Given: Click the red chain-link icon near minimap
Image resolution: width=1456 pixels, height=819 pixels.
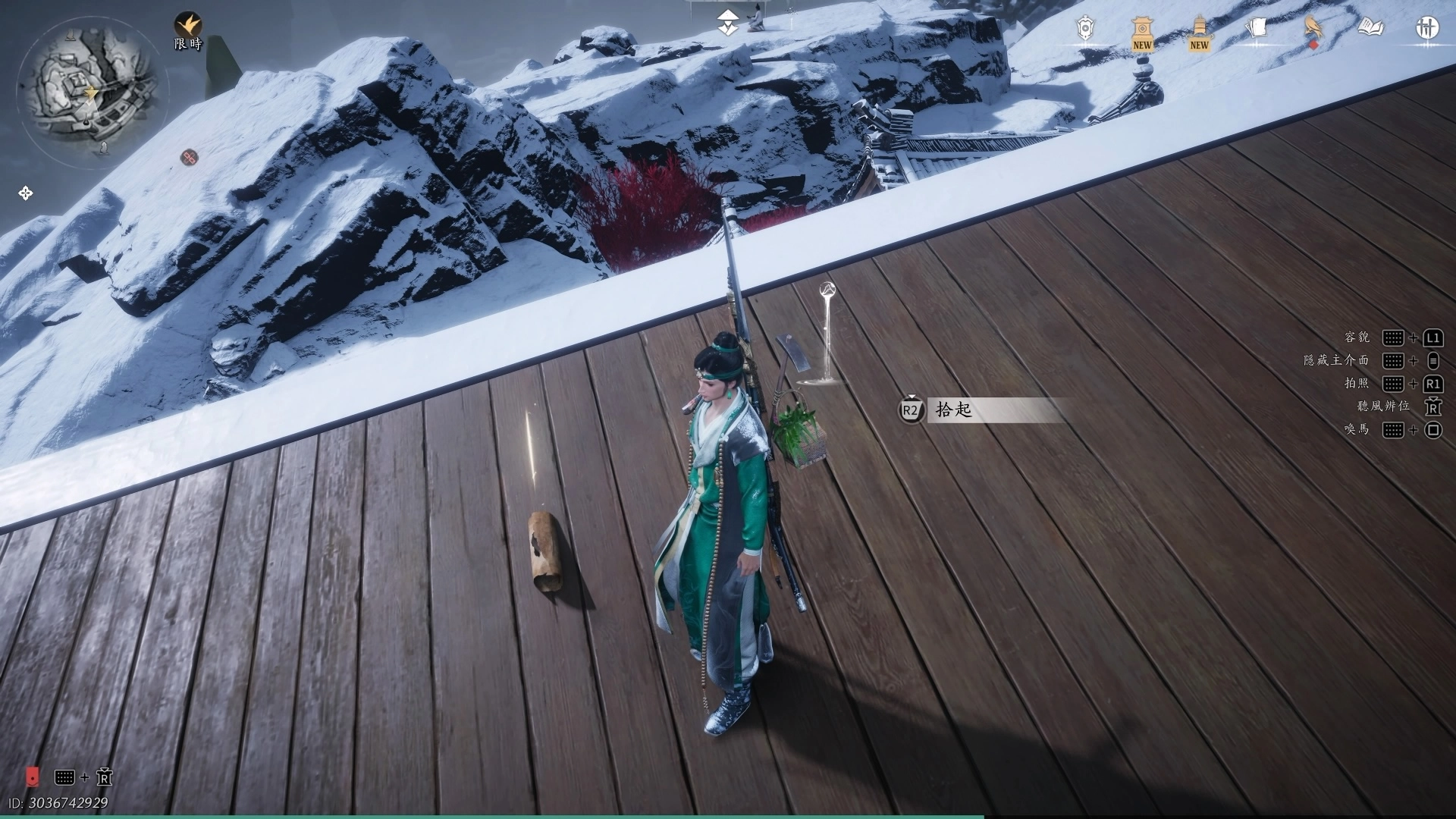Looking at the screenshot, I should coord(189,157).
